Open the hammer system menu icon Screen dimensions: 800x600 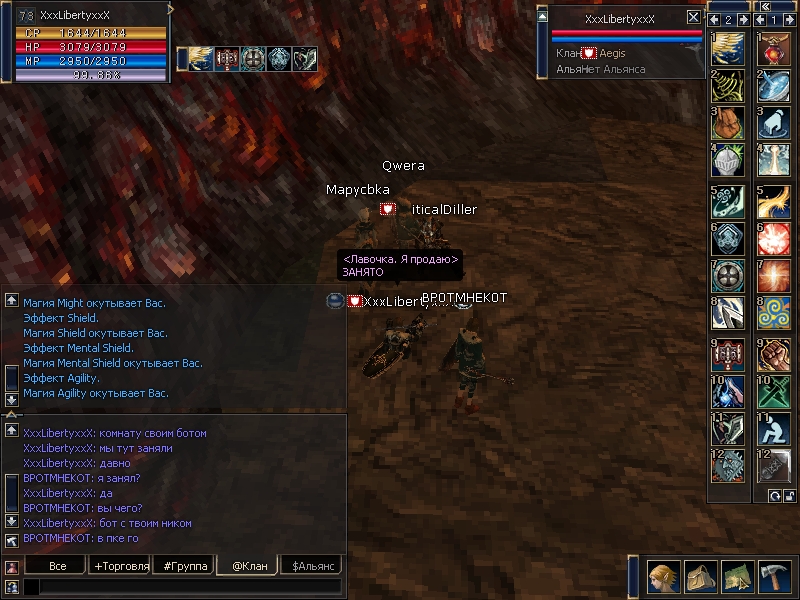coord(775,578)
